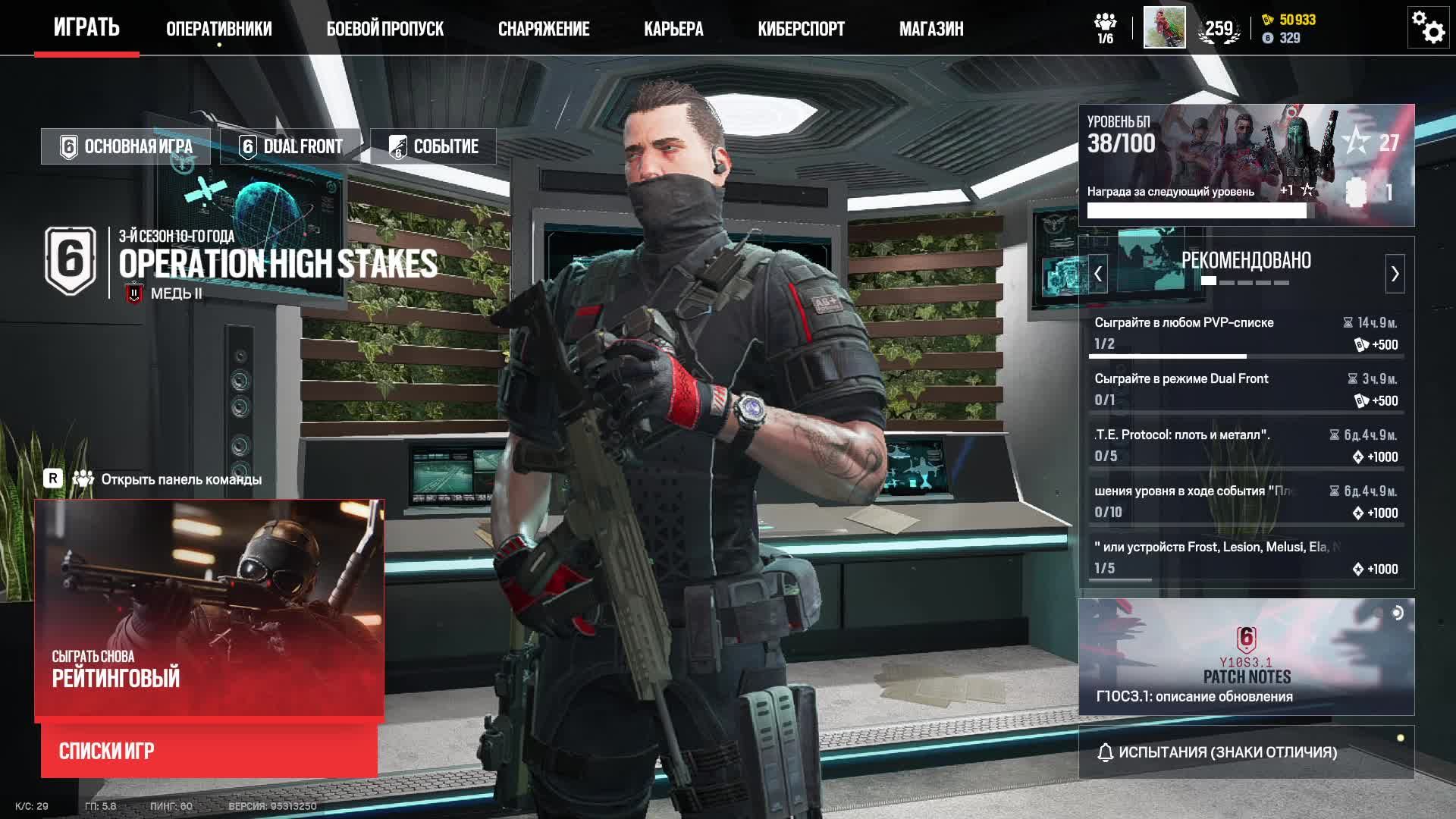Open ИСПЫТАНИЯ (ЗНАКИ ОТЛИЧИЯ) challenges

[x=1246, y=752]
